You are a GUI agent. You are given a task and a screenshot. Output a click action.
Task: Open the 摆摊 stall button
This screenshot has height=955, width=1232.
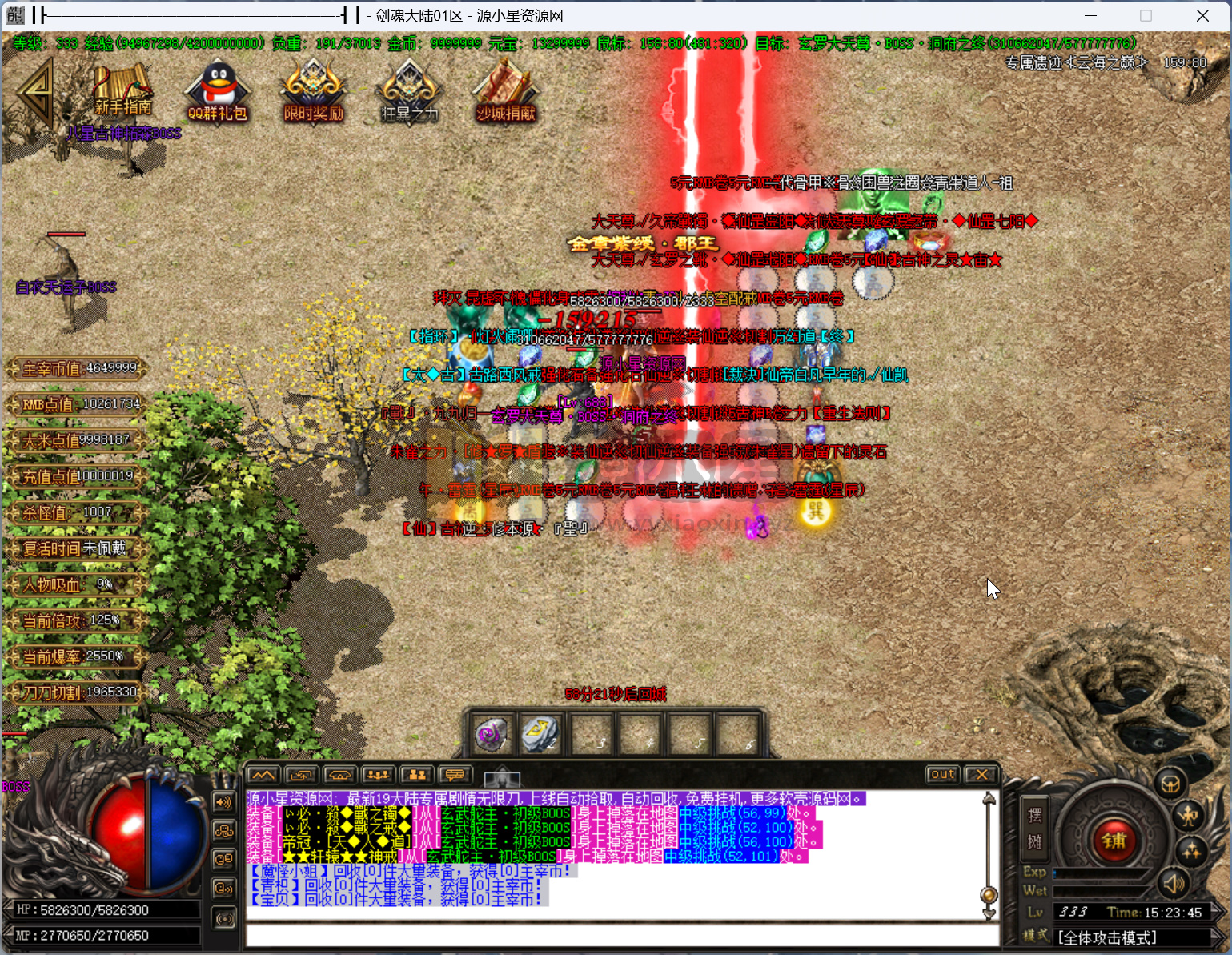1034,829
